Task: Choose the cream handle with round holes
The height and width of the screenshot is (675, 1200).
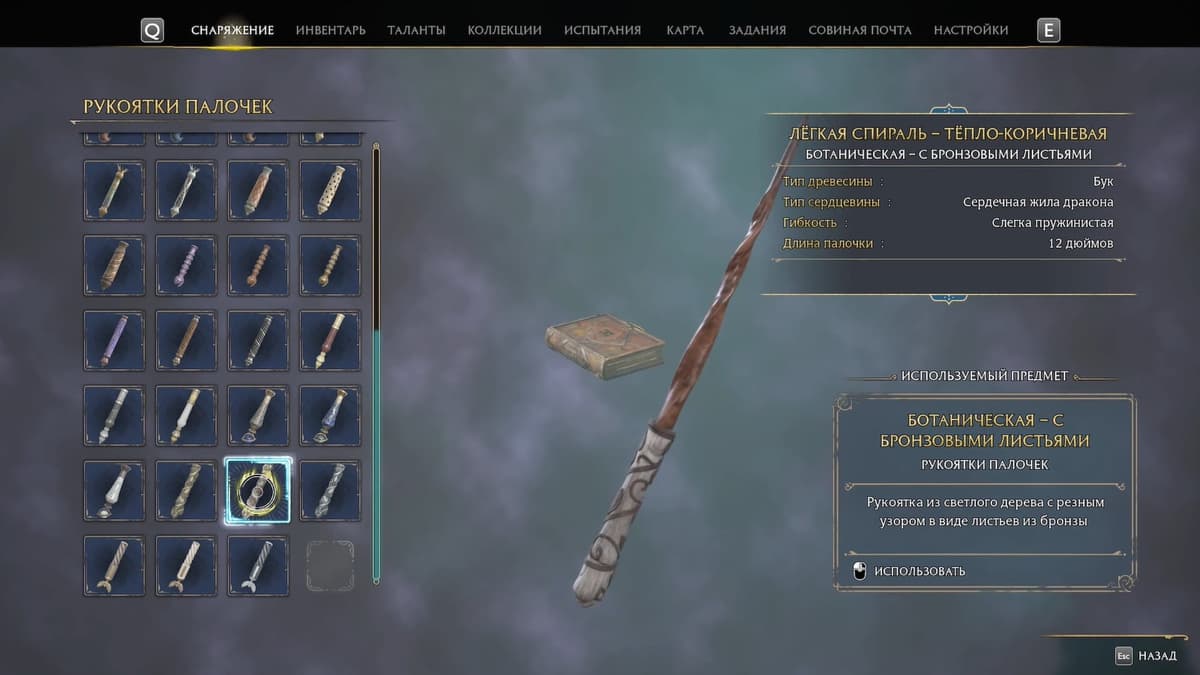Action: [x=330, y=190]
